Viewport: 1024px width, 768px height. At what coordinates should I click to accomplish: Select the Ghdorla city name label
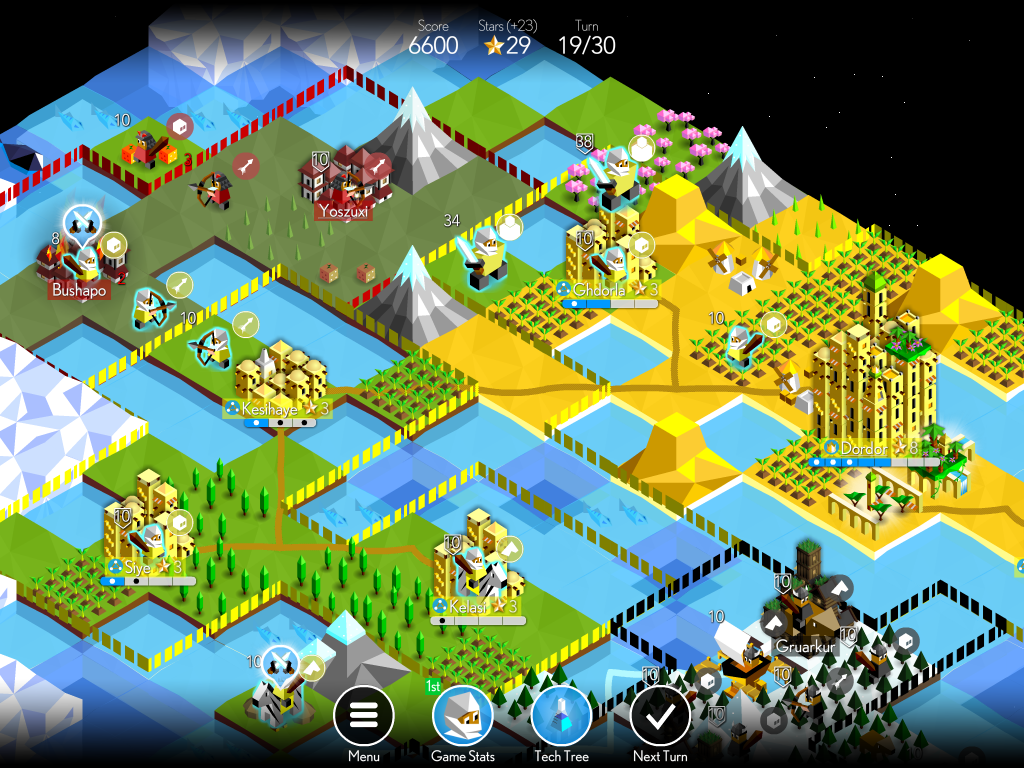(603, 290)
